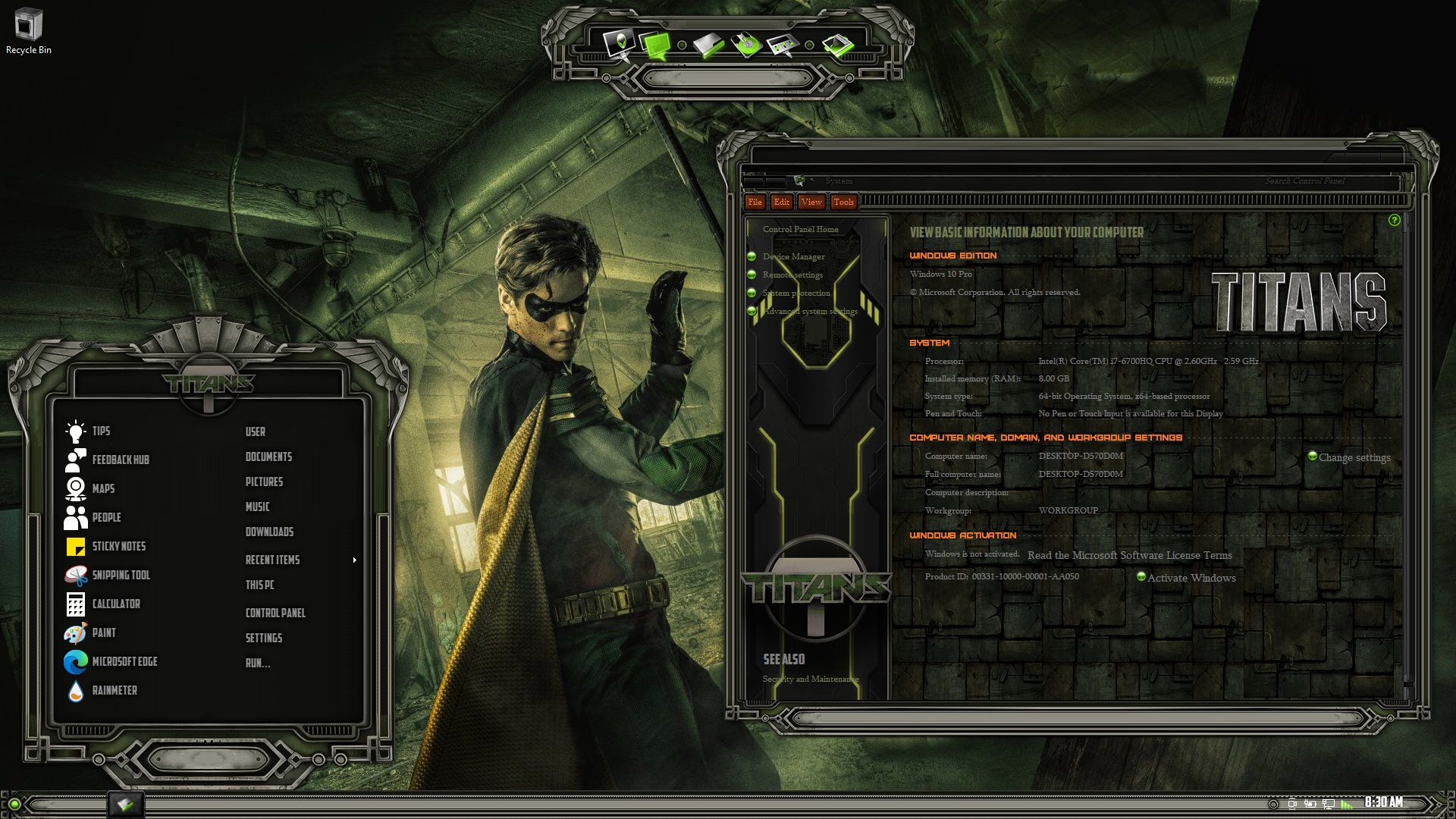
Task: Open the green help question mark
Action: tap(1394, 220)
